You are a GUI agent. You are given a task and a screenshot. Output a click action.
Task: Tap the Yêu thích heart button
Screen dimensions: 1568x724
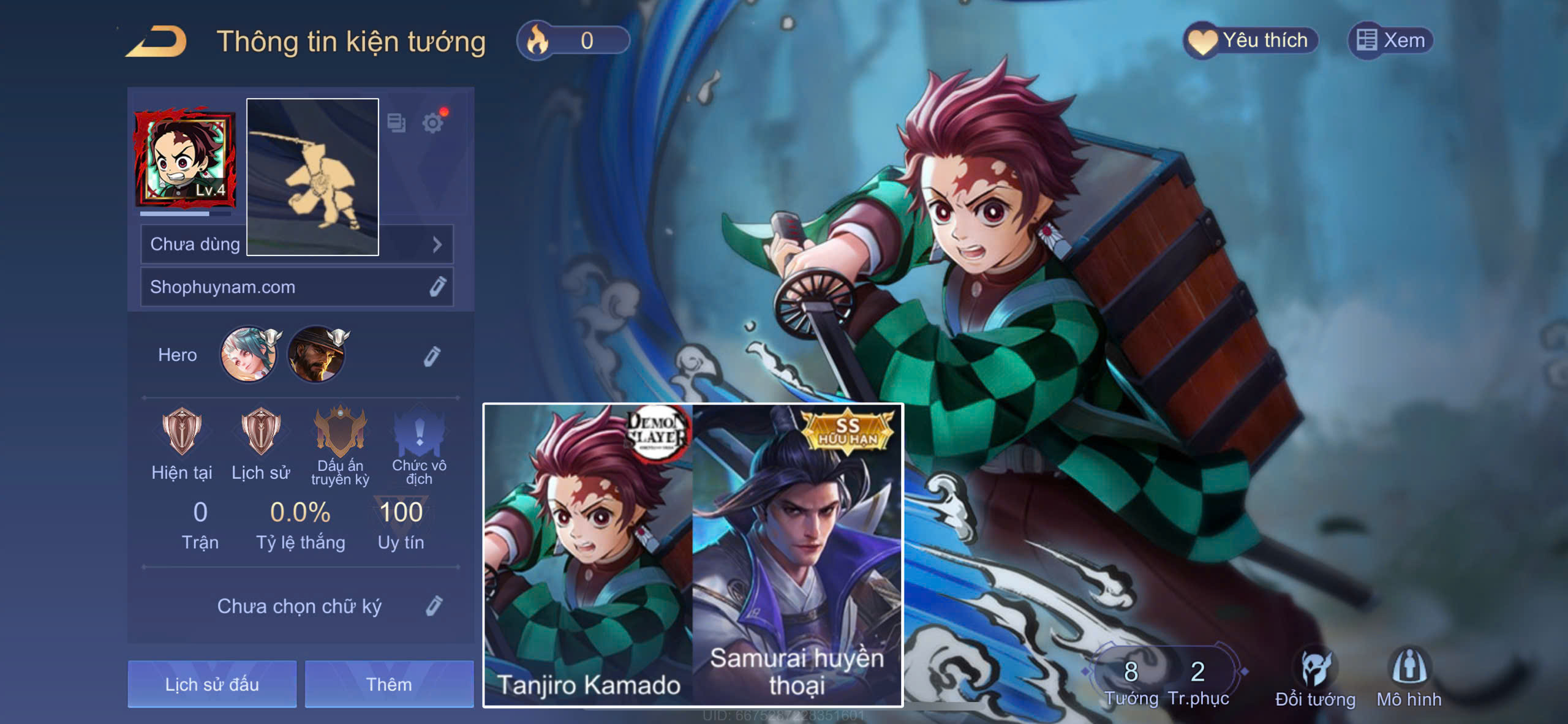pos(1251,41)
